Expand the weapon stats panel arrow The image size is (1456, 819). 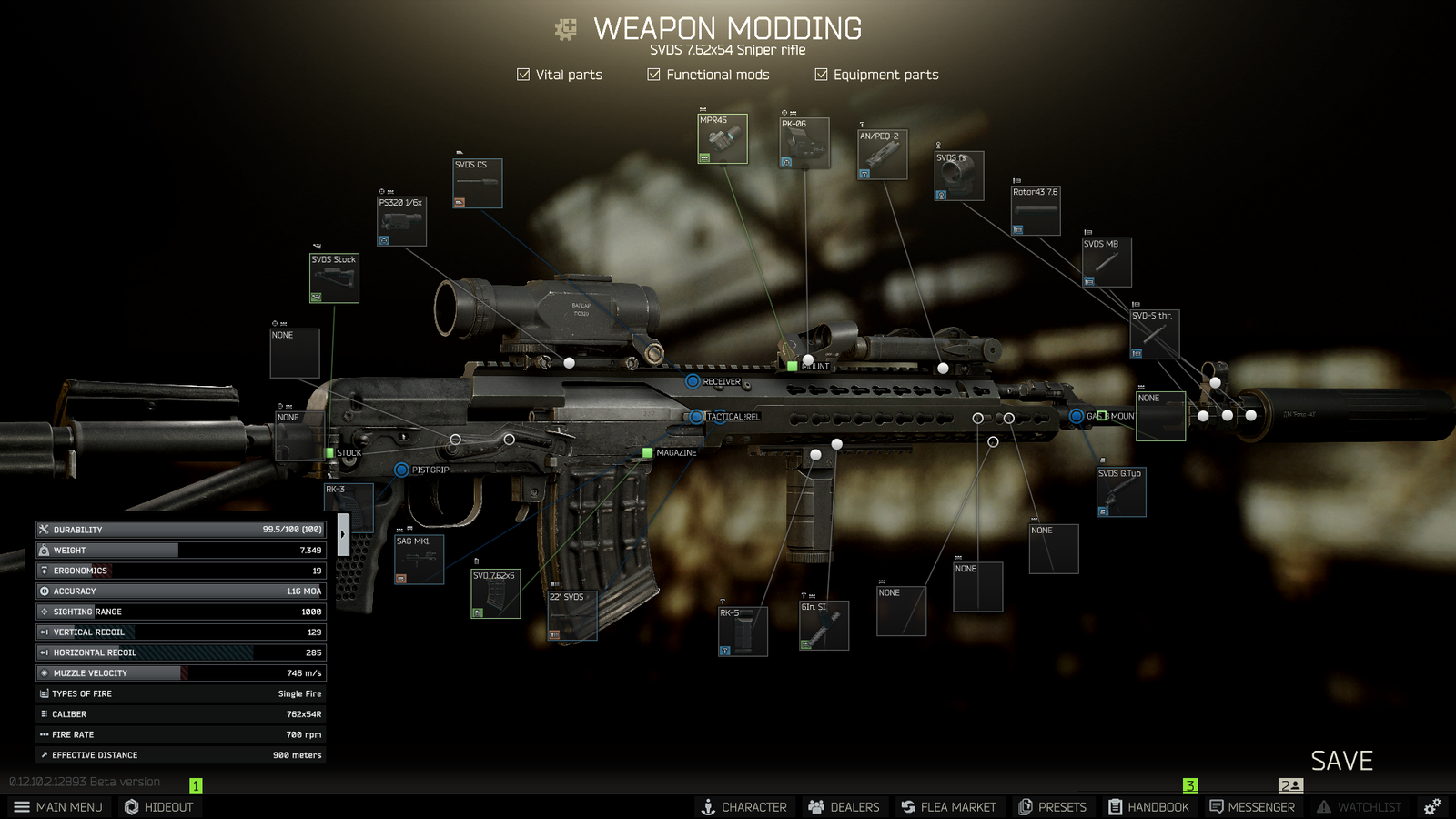[342, 535]
